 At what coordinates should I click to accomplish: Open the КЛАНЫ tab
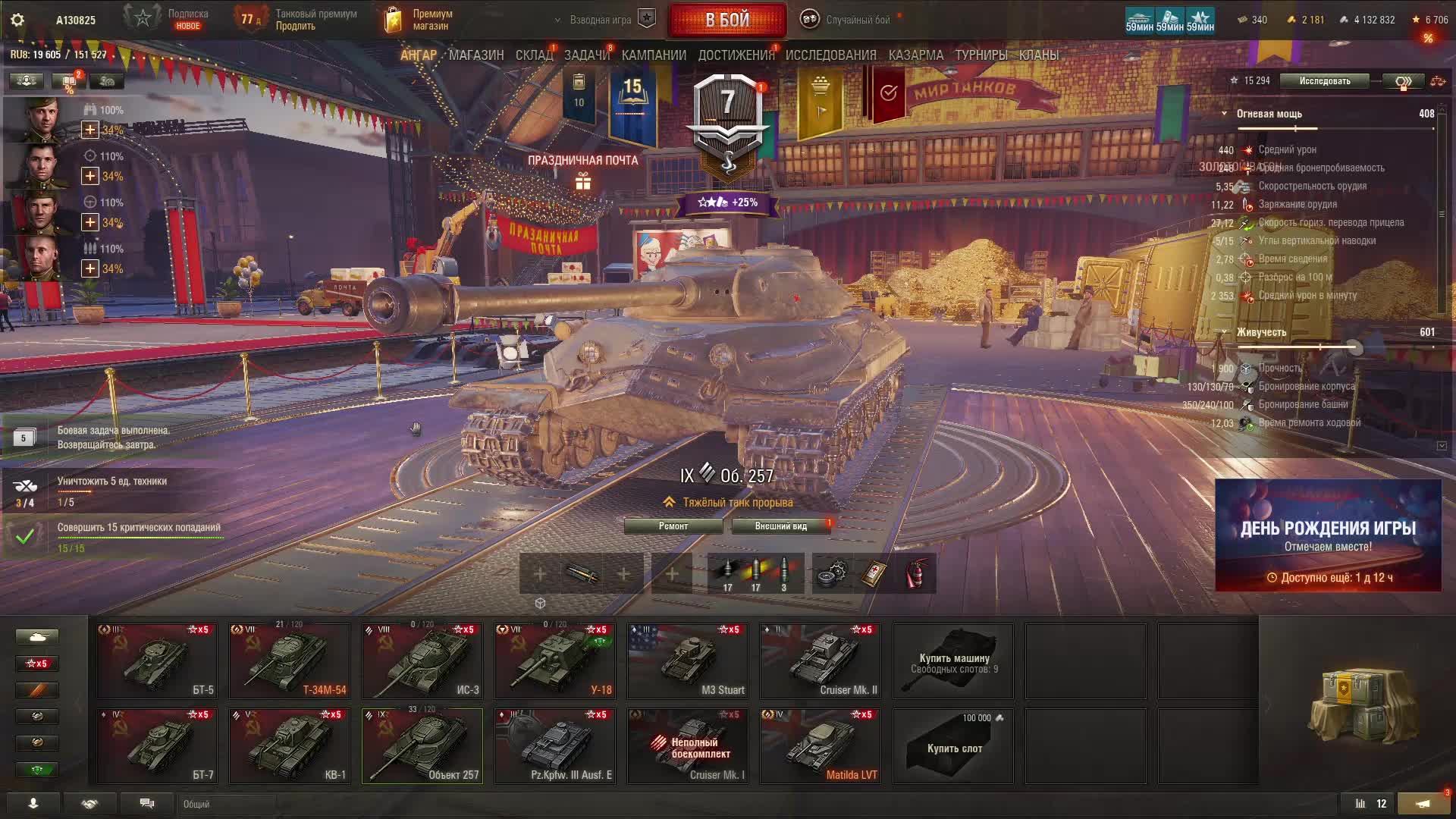[x=1038, y=55]
